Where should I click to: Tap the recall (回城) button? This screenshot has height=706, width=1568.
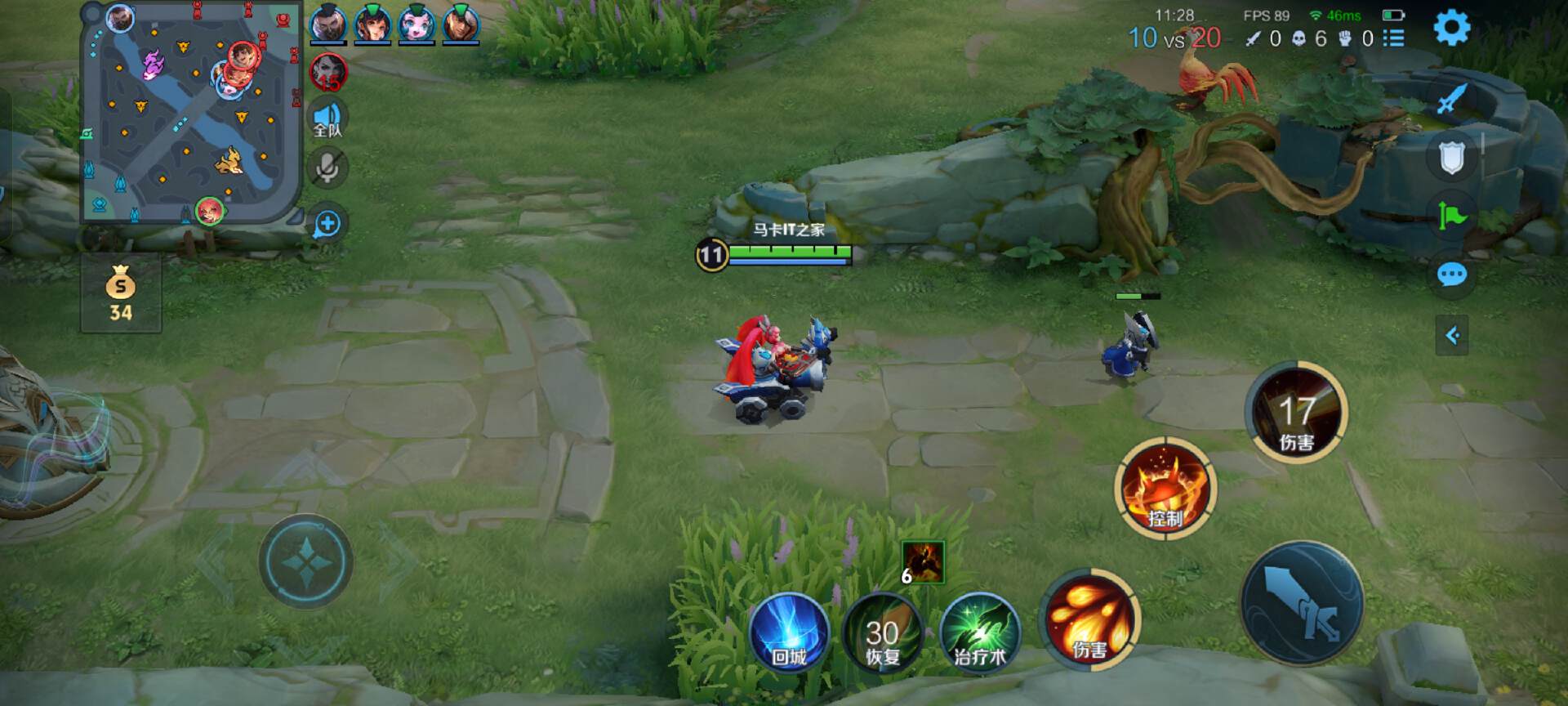(789, 634)
